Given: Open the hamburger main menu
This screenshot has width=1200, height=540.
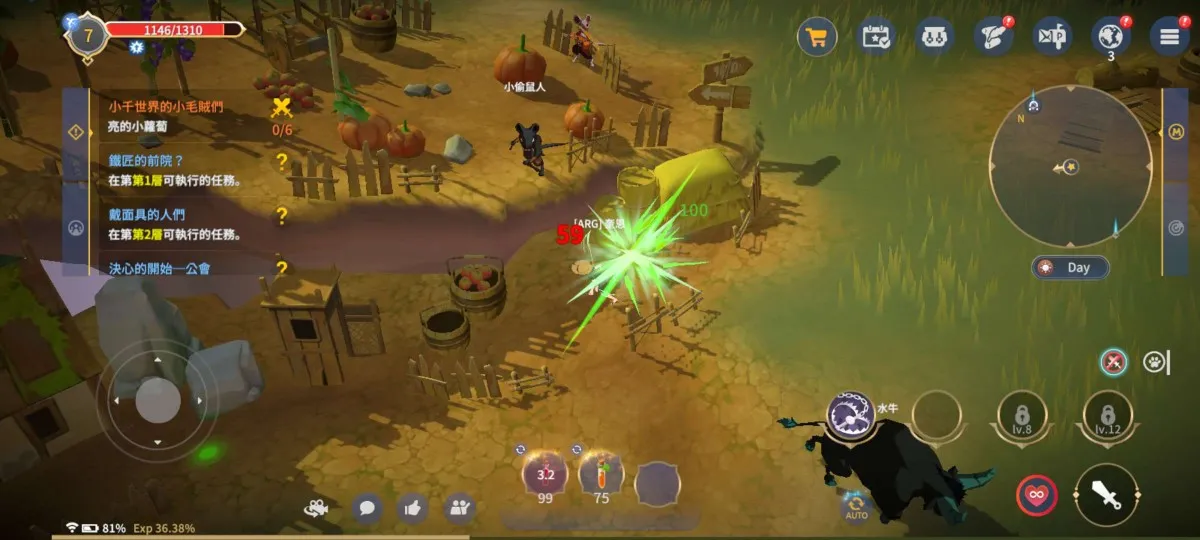Looking at the screenshot, I should [1169, 37].
